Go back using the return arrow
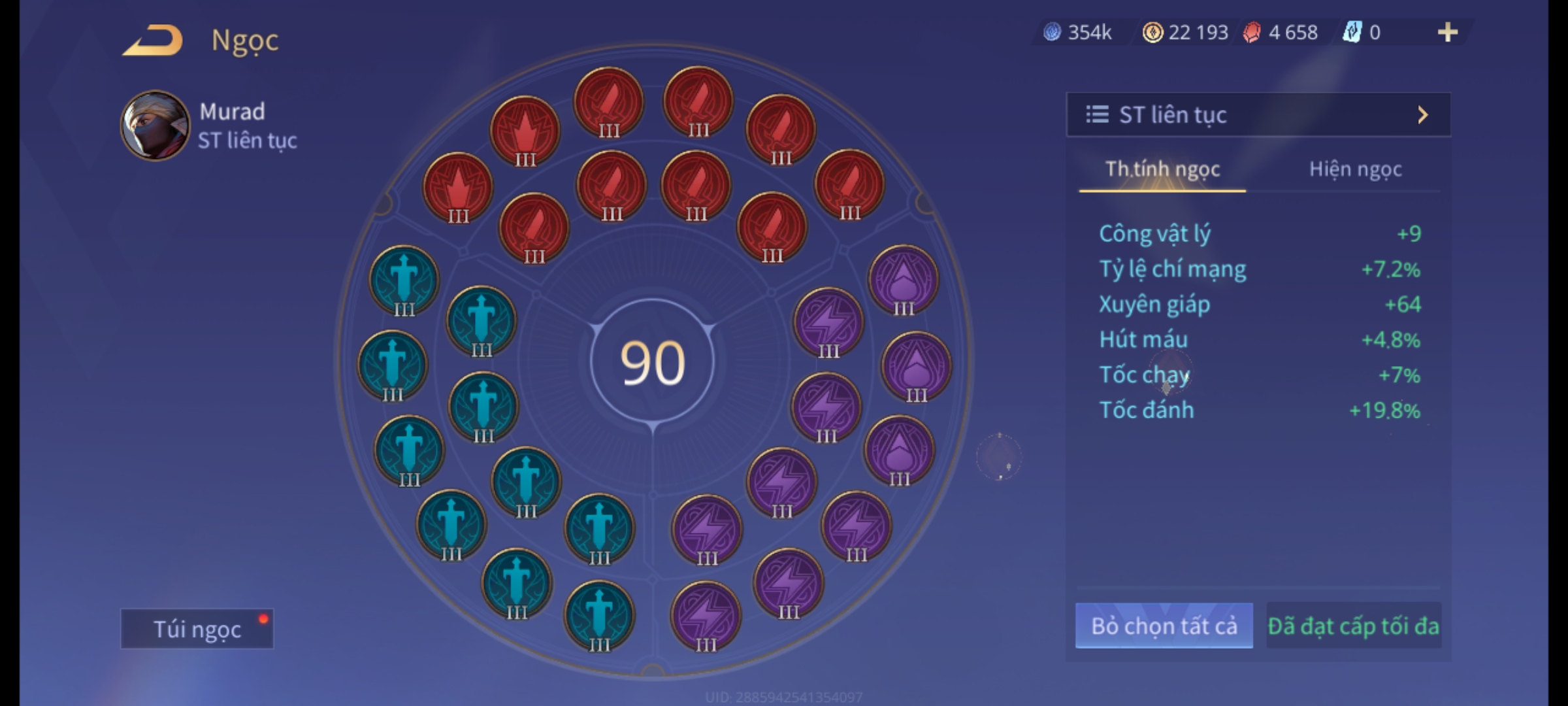Image resolution: width=1568 pixels, height=706 pixels. 152,41
